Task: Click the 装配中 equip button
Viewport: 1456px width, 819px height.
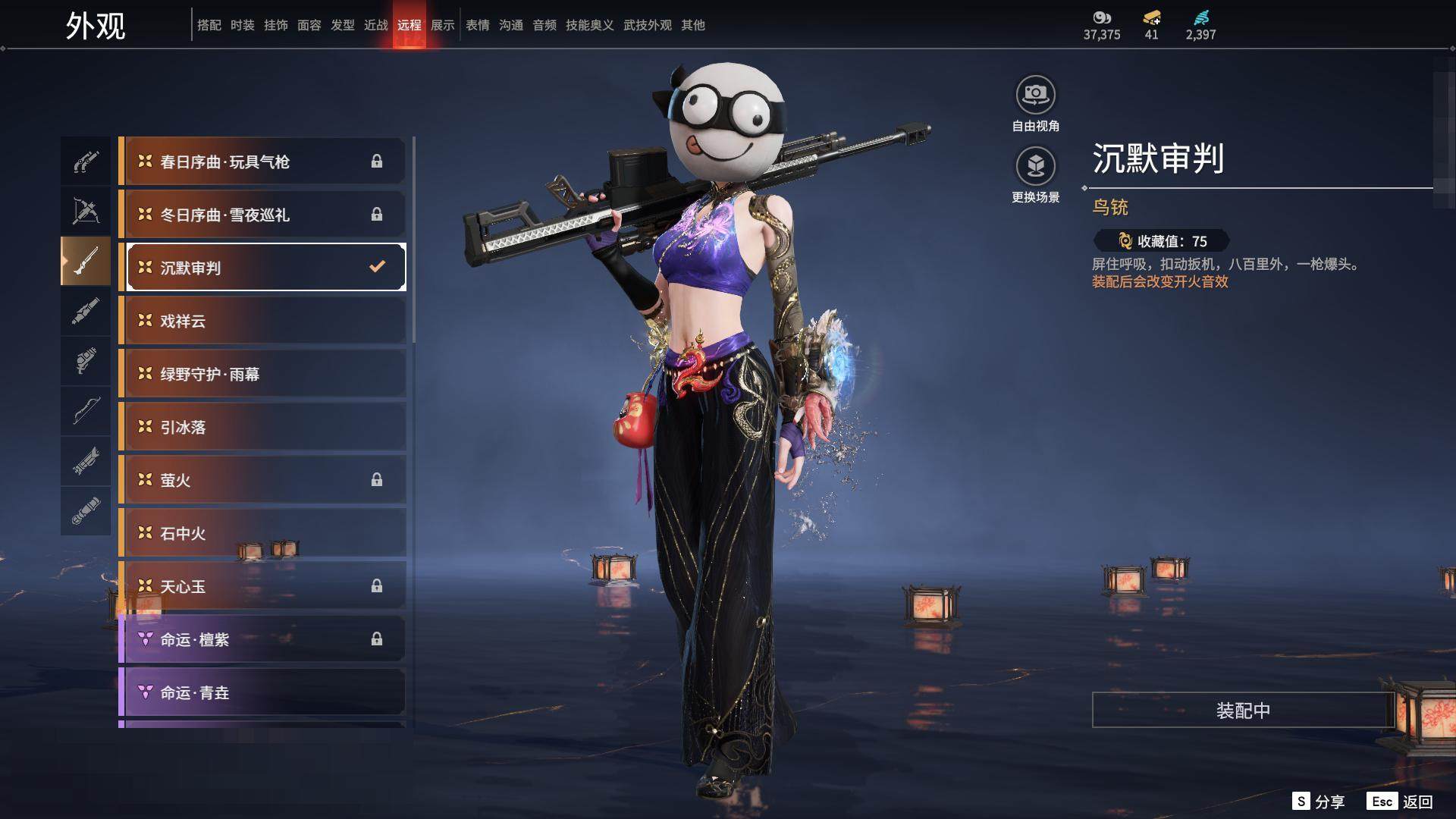Action: pyautogui.click(x=1243, y=710)
